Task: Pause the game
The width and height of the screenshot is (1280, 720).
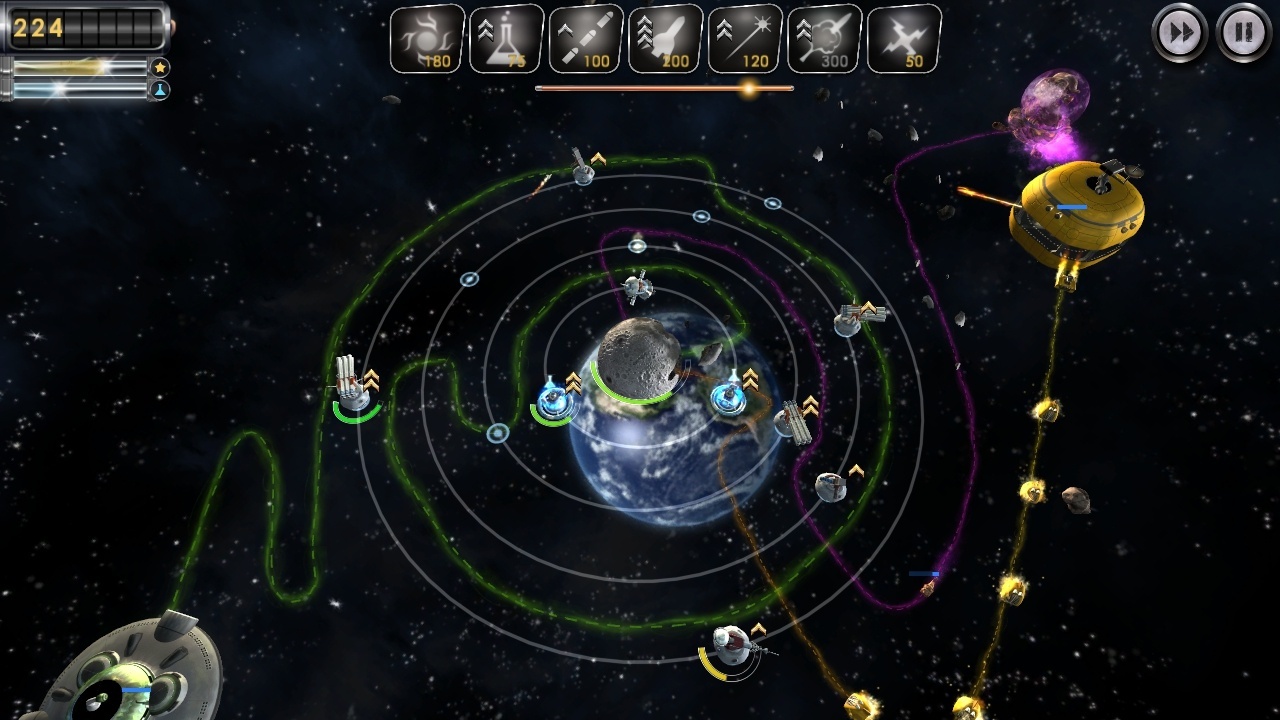Action: (x=1243, y=33)
